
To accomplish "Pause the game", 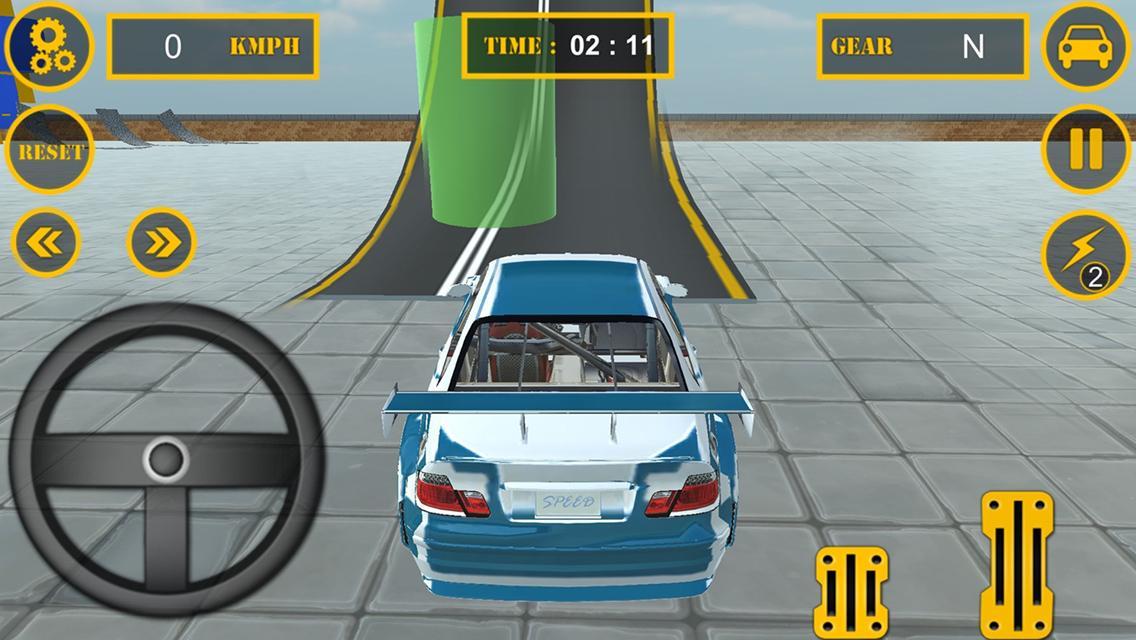I will pyautogui.click(x=1086, y=150).
